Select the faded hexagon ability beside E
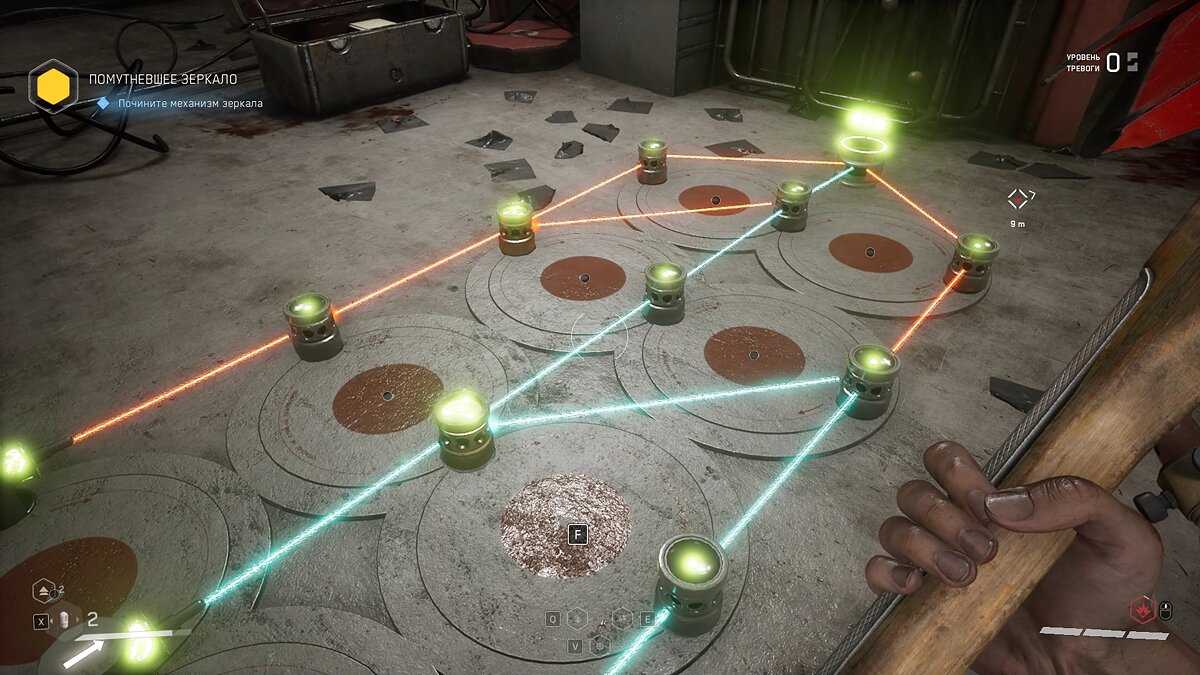Viewport: 1200px width, 675px height. tap(622, 618)
